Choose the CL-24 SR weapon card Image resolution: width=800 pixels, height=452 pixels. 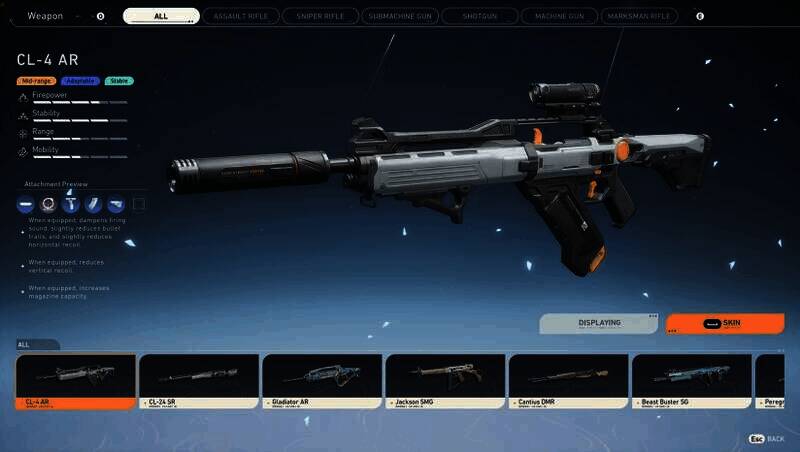coord(199,381)
